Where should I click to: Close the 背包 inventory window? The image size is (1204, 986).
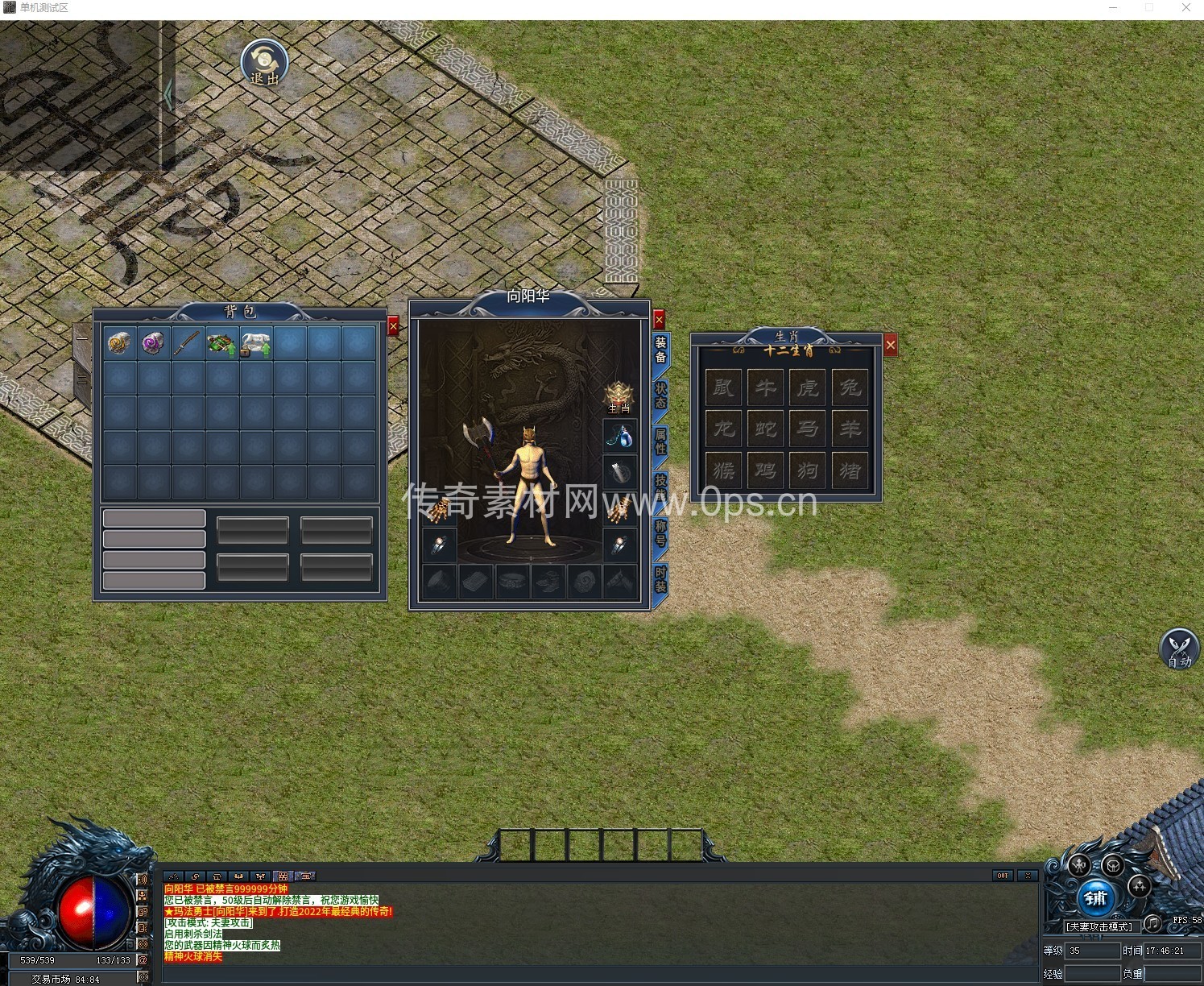[393, 325]
